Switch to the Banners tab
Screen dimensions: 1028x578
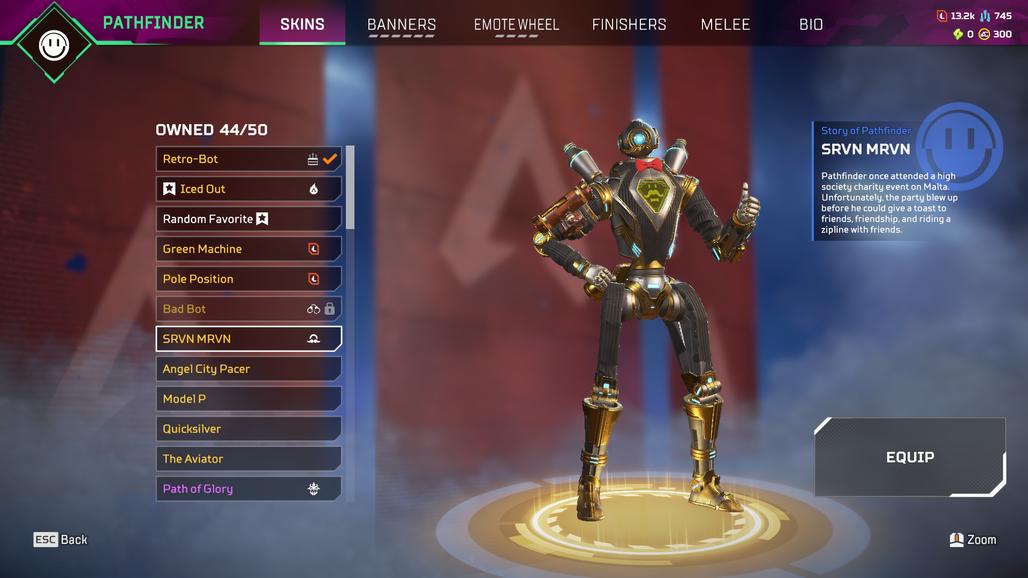click(401, 25)
